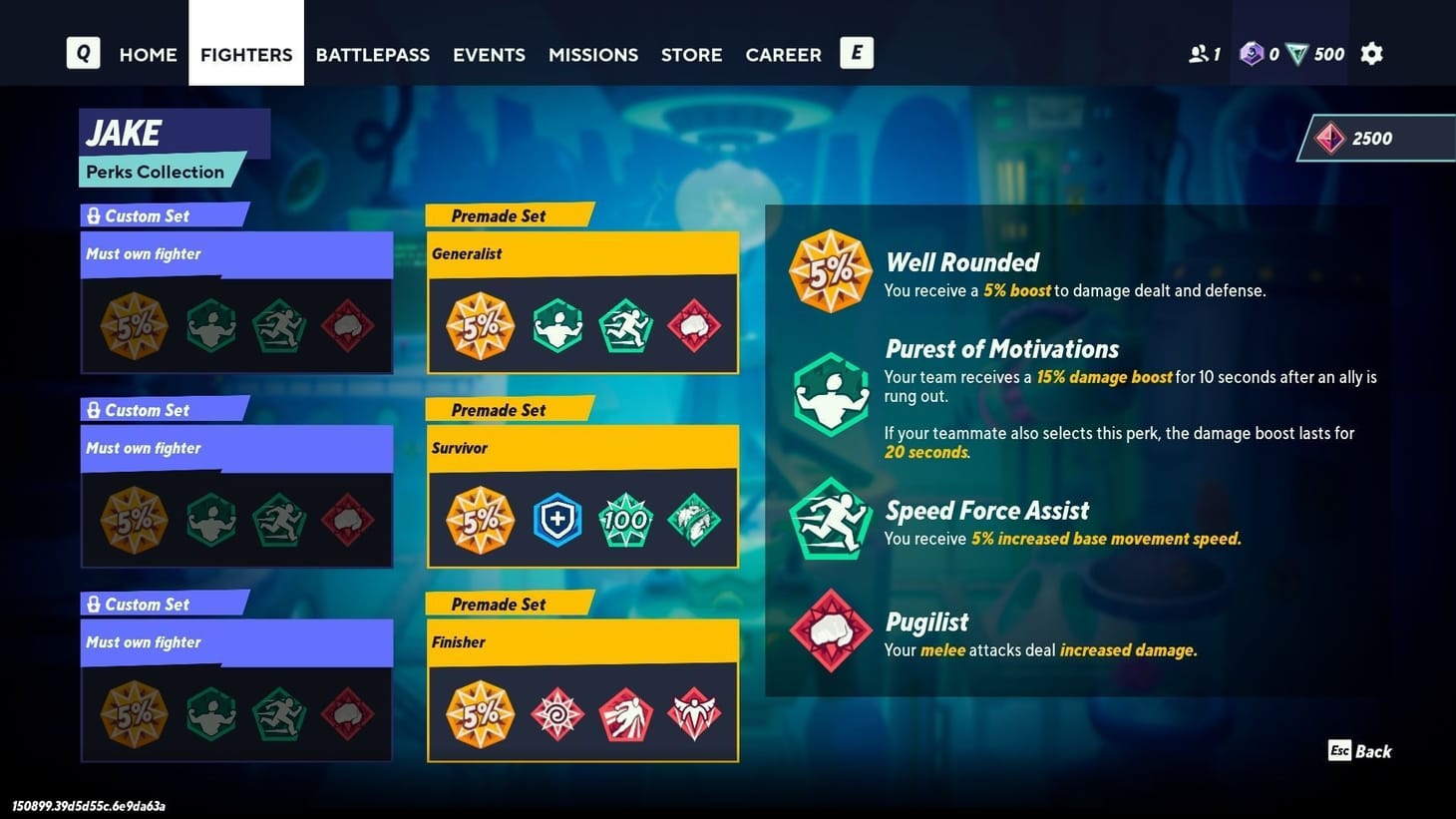
Task: Click the friends icon showing 1 player
Action: tap(1203, 54)
